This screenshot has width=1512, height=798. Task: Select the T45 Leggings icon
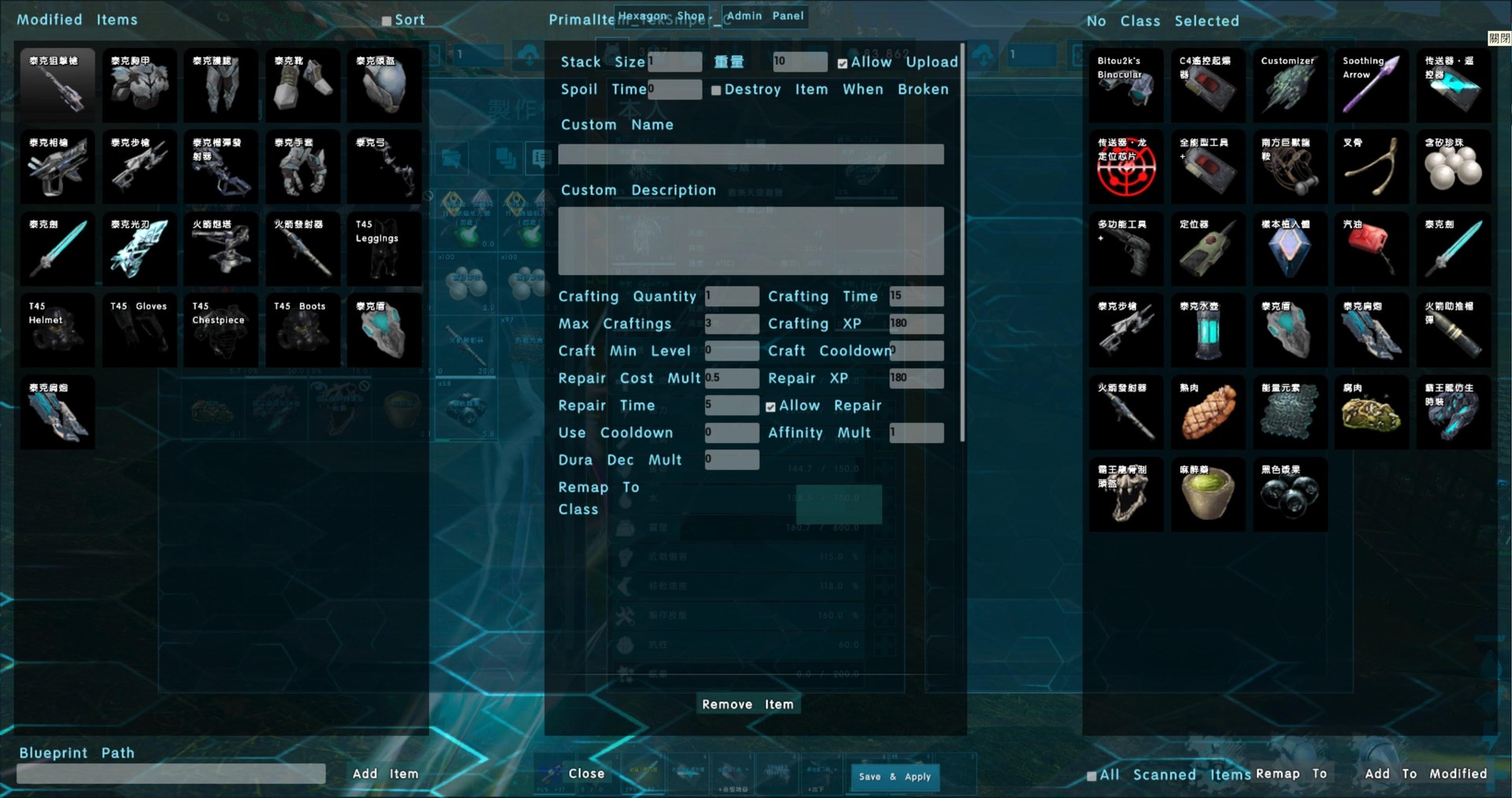[384, 248]
